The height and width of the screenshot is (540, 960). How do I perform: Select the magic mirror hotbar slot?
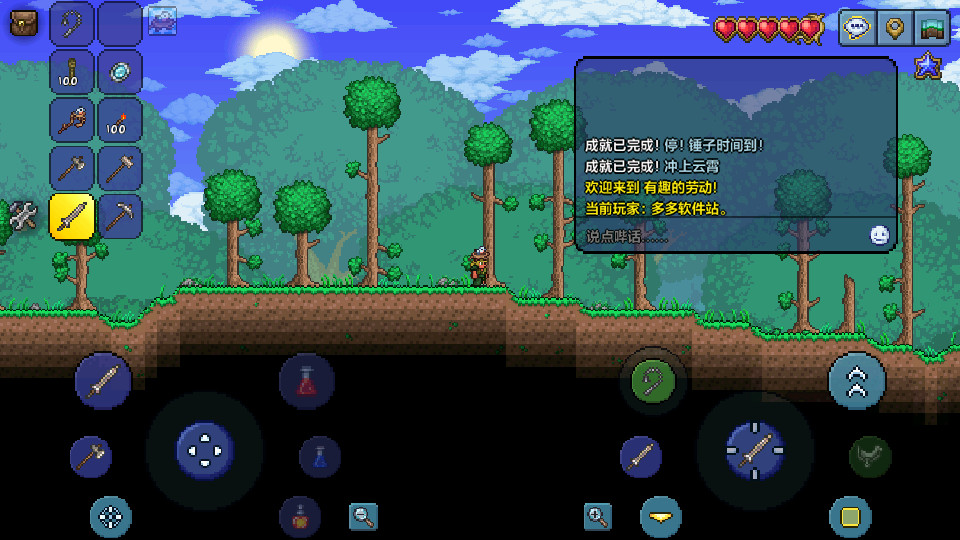point(120,72)
